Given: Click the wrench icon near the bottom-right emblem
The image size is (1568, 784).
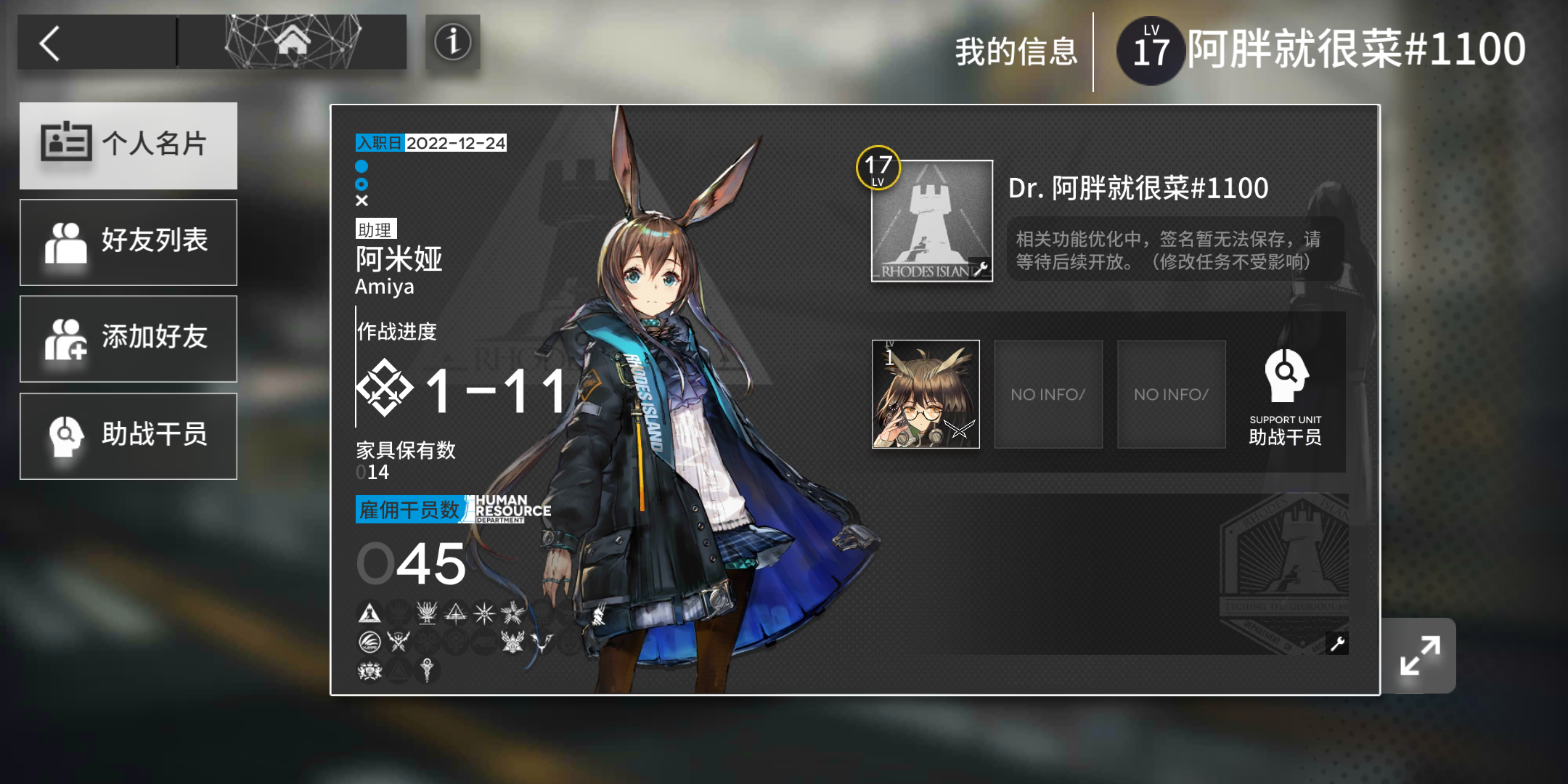Looking at the screenshot, I should 1339,645.
